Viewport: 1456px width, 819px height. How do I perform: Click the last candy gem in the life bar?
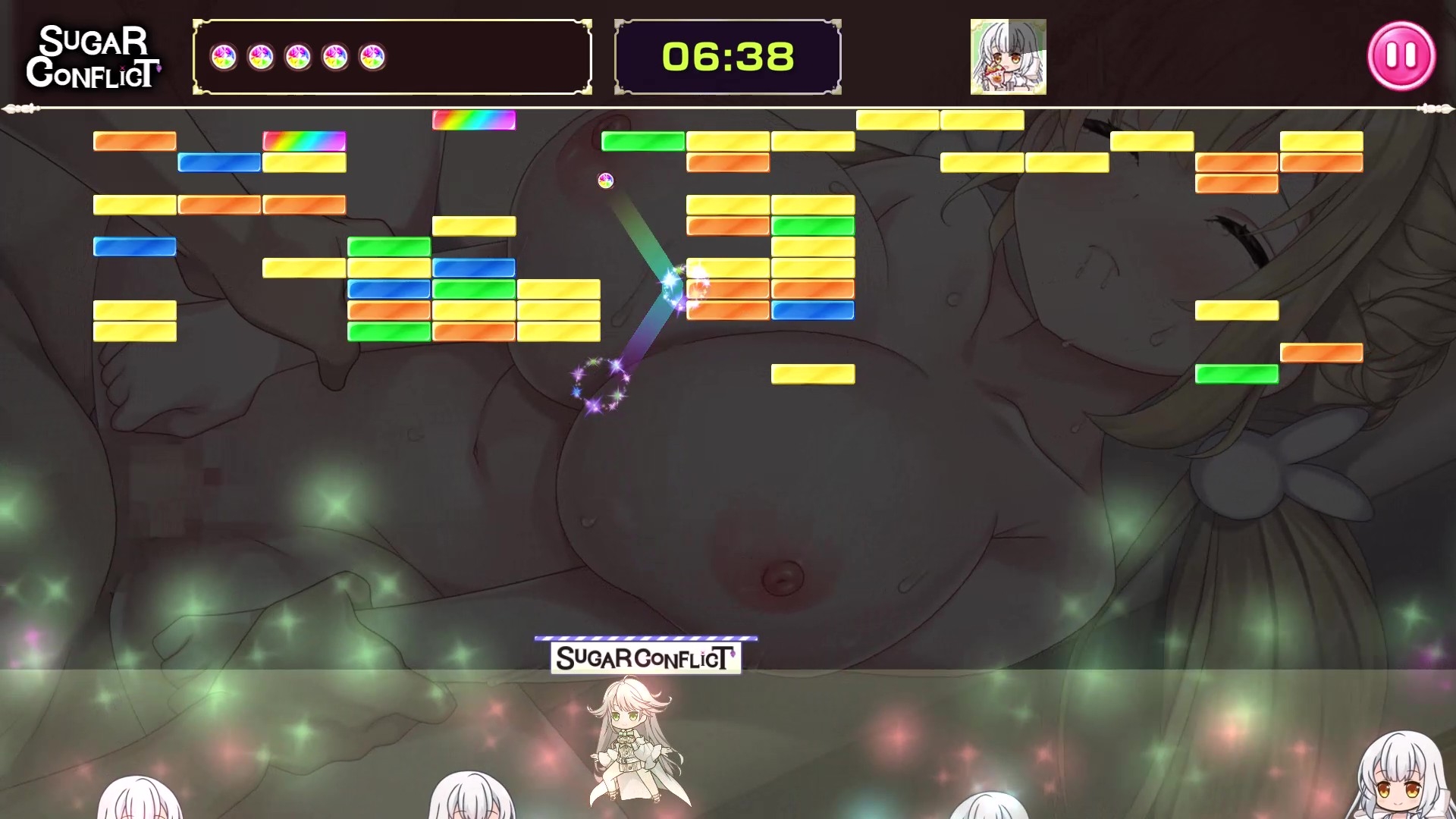(x=370, y=55)
